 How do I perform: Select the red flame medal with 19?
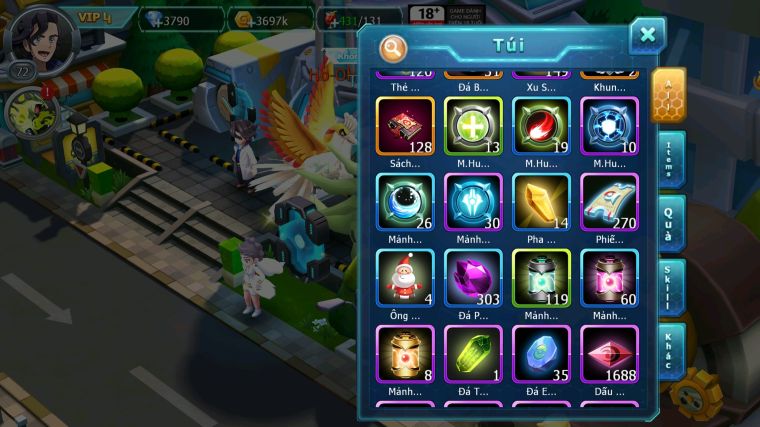(x=541, y=126)
